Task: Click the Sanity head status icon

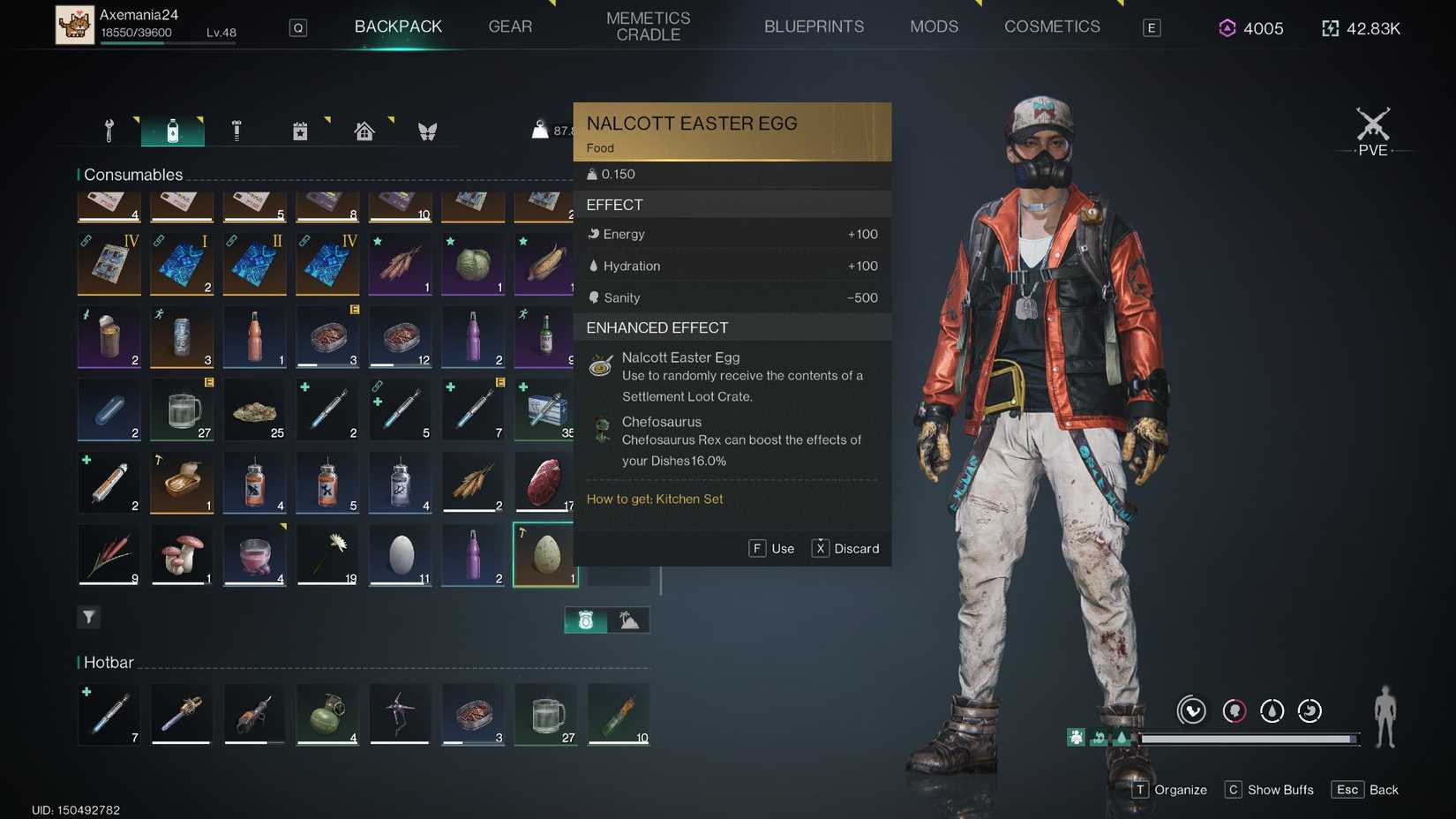Action: 594,297
